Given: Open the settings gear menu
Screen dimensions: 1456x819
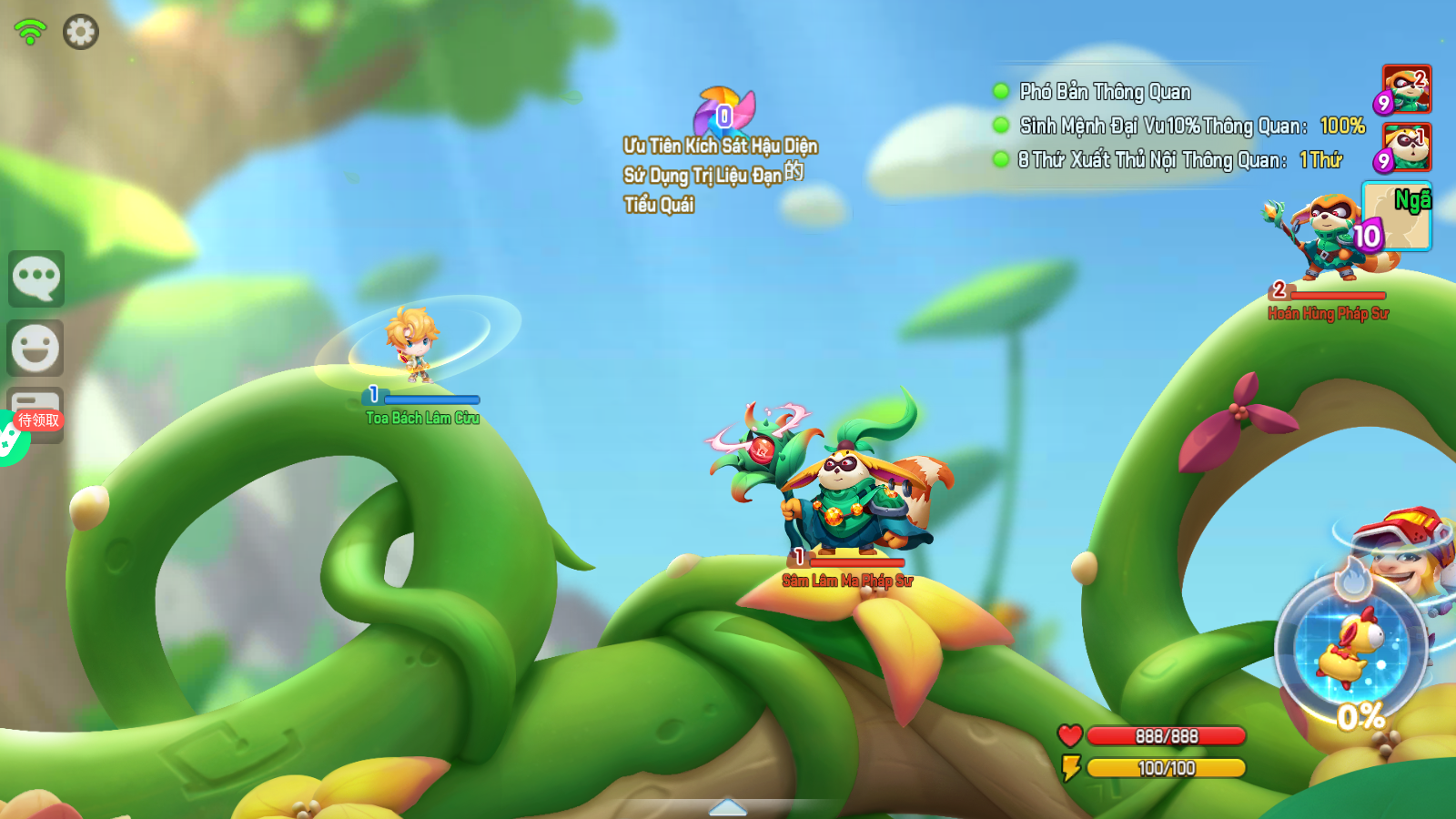Looking at the screenshot, I should point(80,32).
